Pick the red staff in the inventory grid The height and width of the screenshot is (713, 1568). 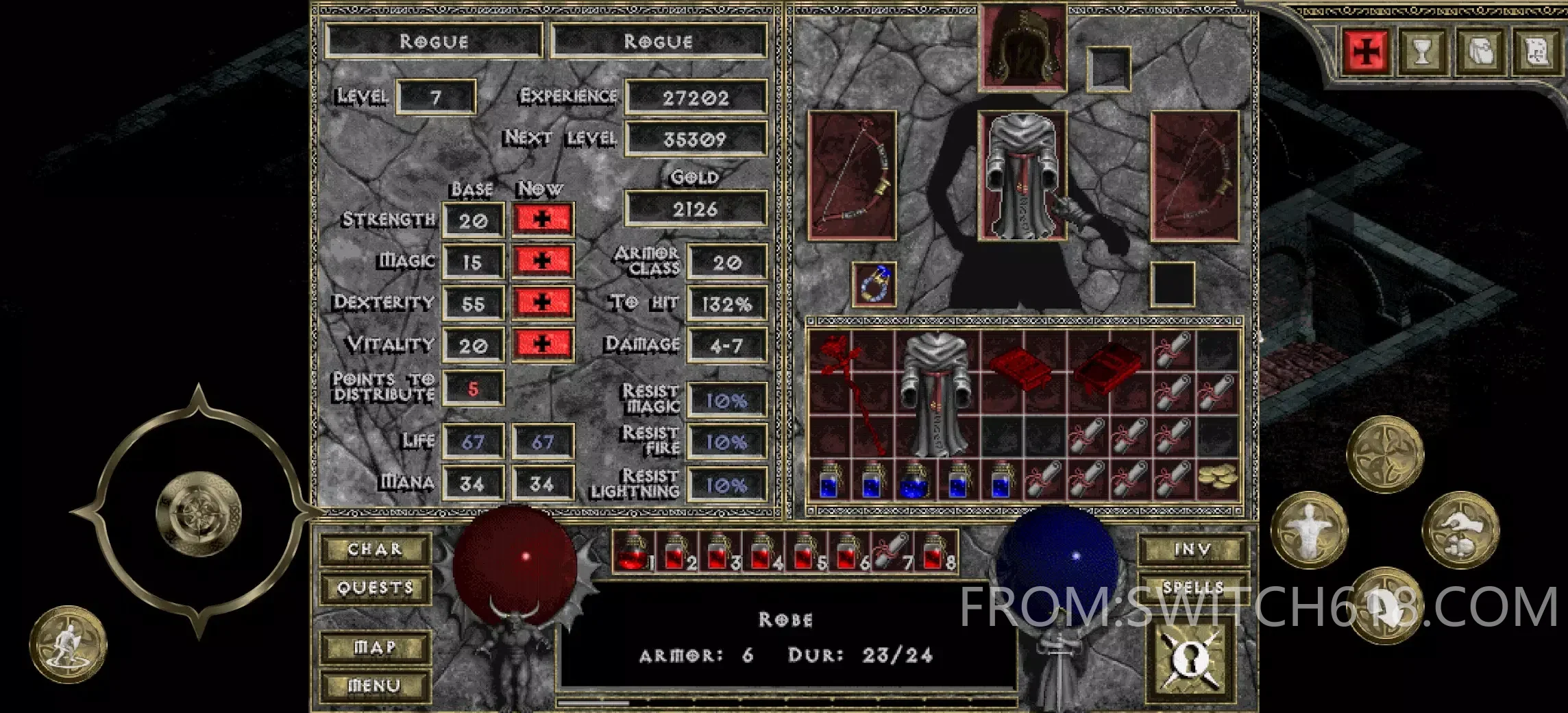(x=850, y=391)
